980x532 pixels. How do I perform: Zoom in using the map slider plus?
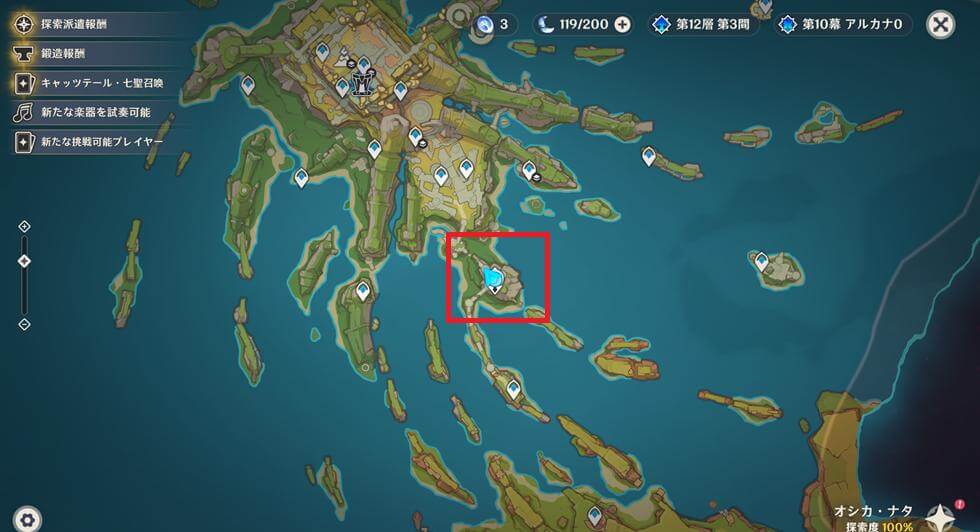[x=25, y=227]
